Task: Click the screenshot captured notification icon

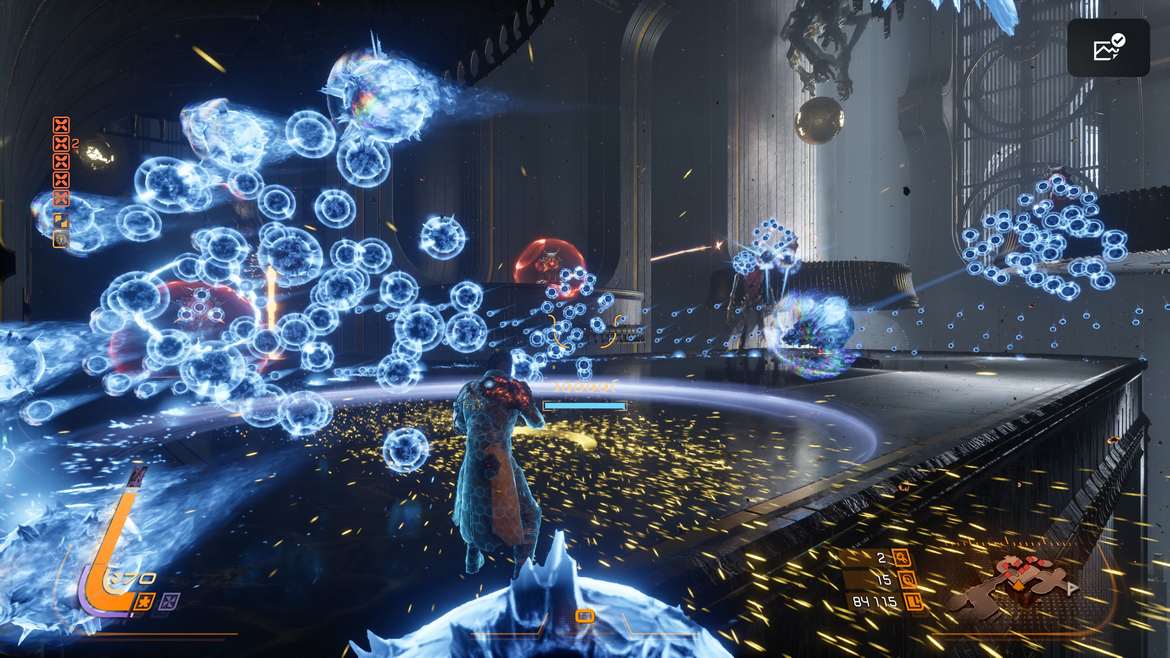Action: 1108,47
